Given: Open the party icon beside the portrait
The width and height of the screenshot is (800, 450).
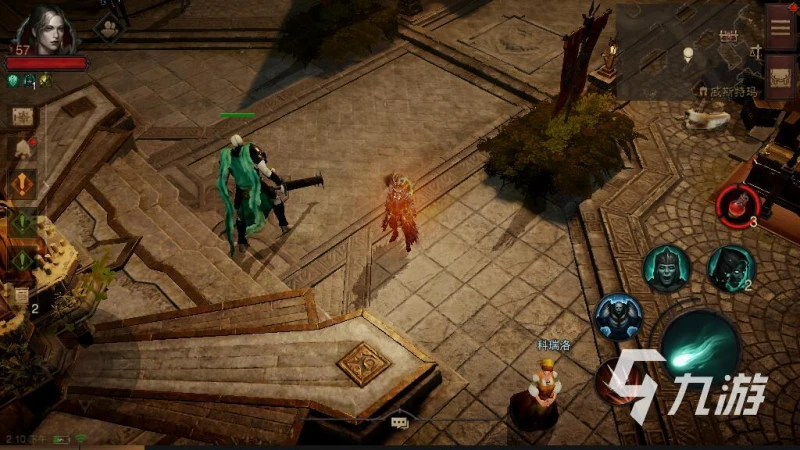Looking at the screenshot, I should tap(108, 27).
